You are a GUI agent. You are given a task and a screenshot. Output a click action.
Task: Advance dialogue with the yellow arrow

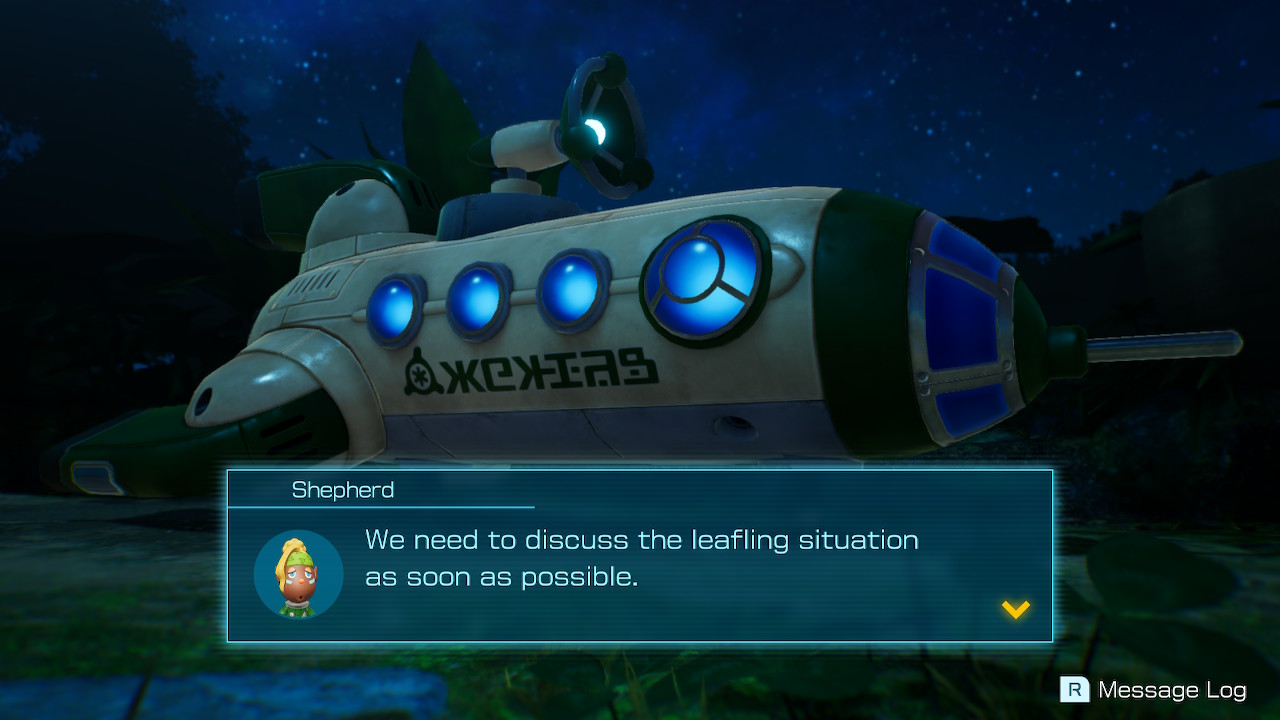click(1016, 609)
